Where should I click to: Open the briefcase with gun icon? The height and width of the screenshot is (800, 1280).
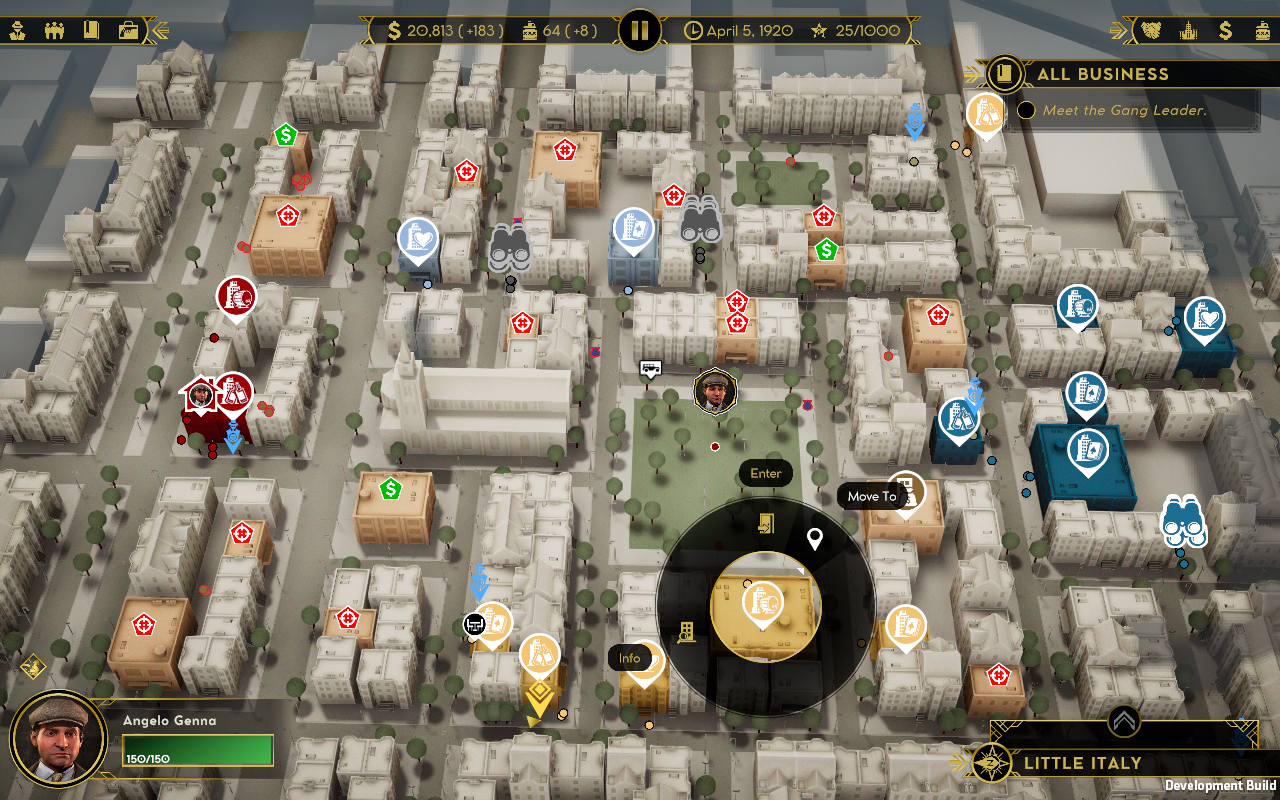pos(128,30)
